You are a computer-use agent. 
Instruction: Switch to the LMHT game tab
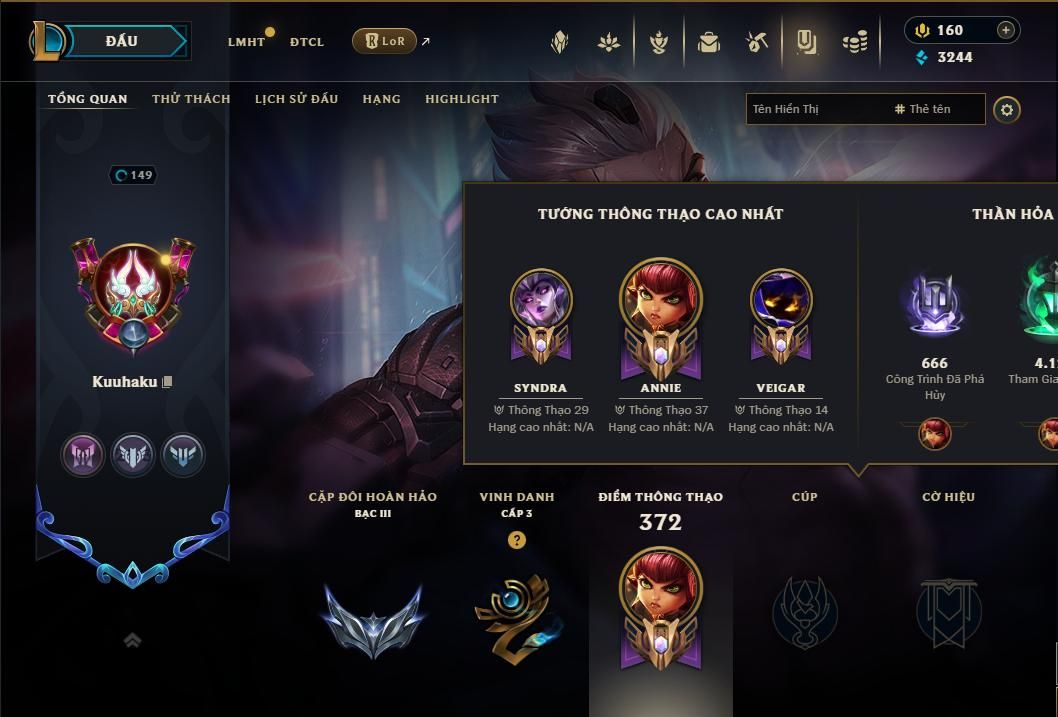pos(246,42)
